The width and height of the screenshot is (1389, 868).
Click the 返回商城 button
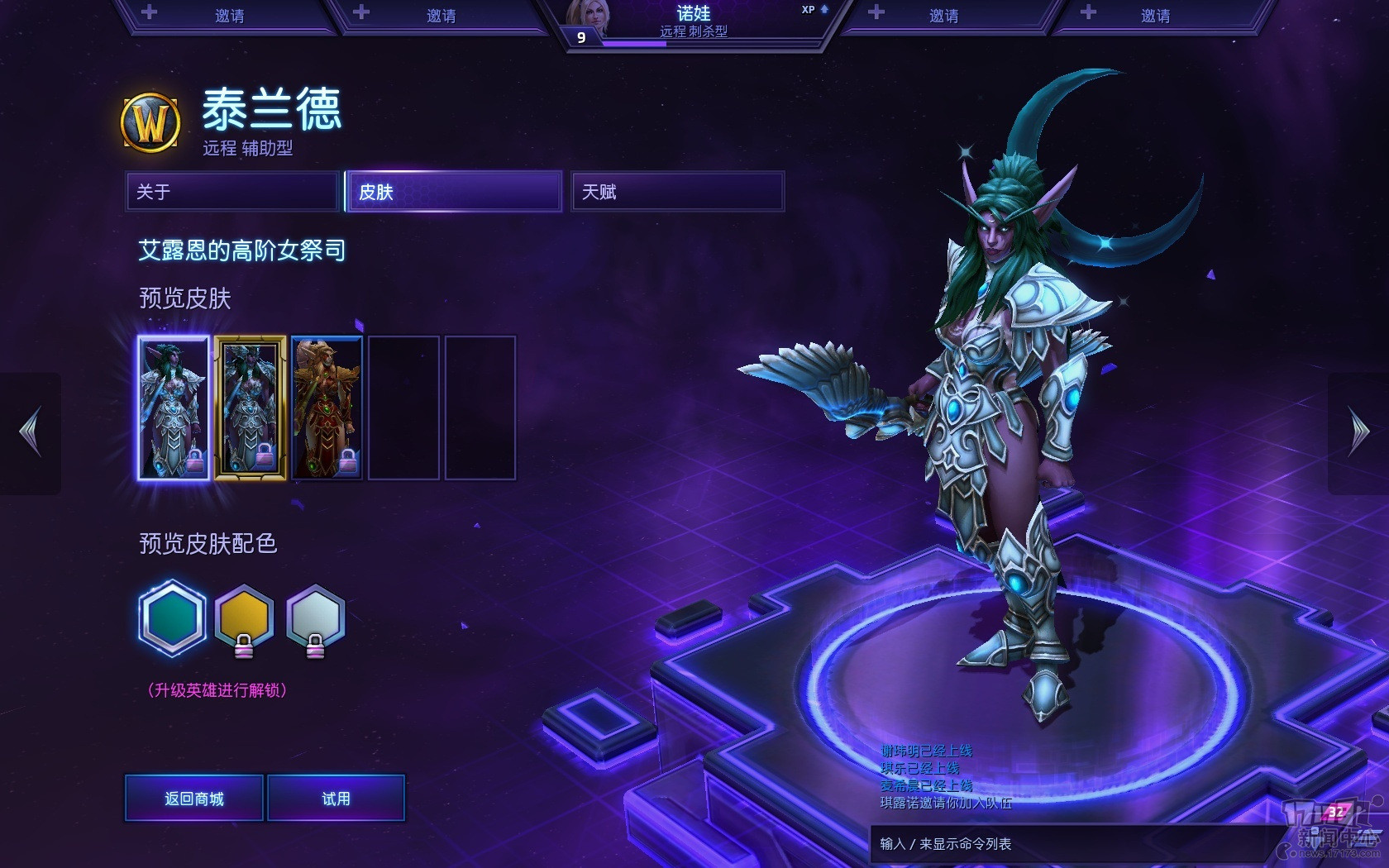click(194, 799)
